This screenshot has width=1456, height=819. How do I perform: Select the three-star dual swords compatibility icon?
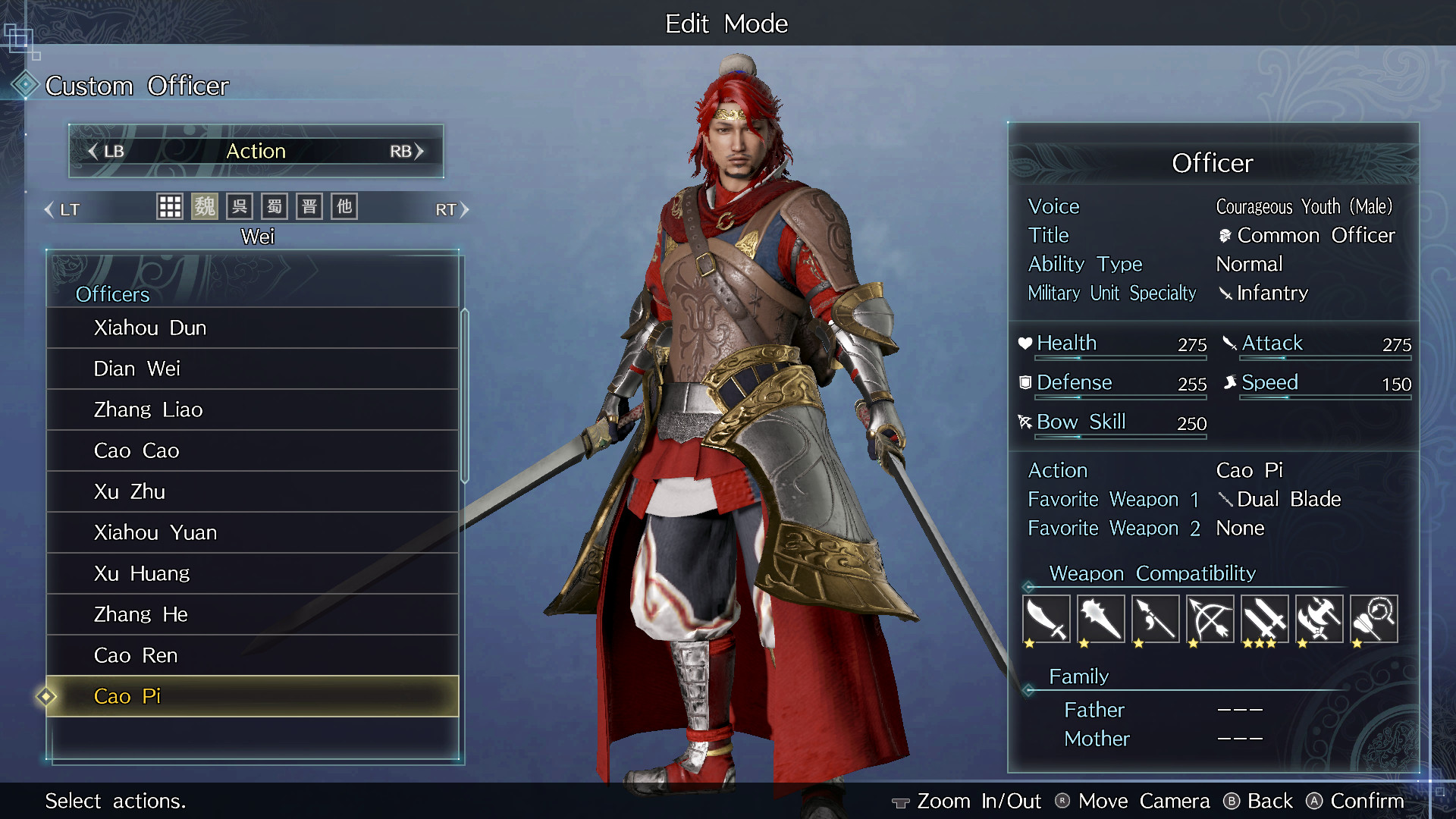pos(1264,619)
